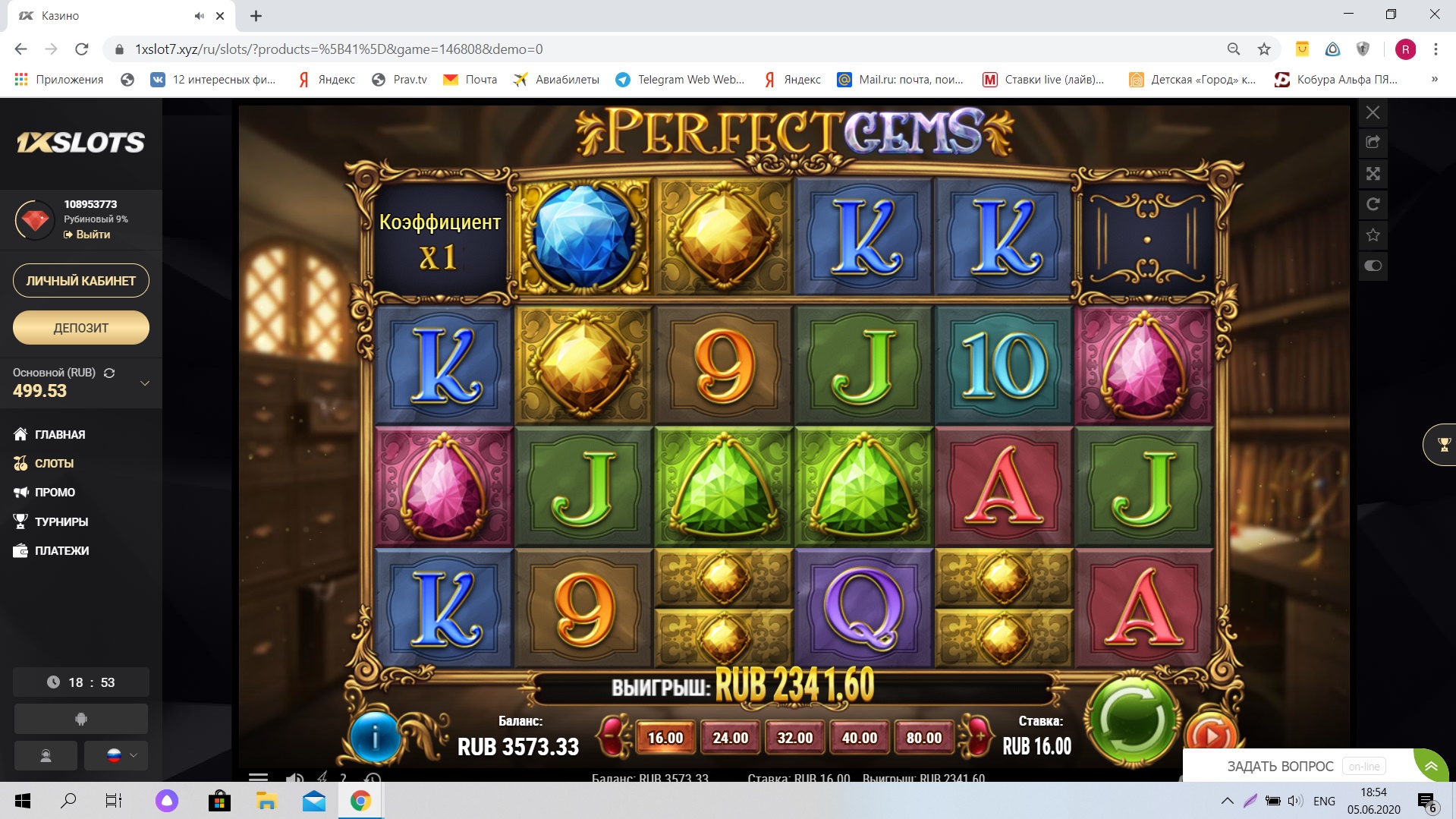Open the ПЛАТЕЖИ payments page
Screen dimensions: 1456x819
(61, 550)
